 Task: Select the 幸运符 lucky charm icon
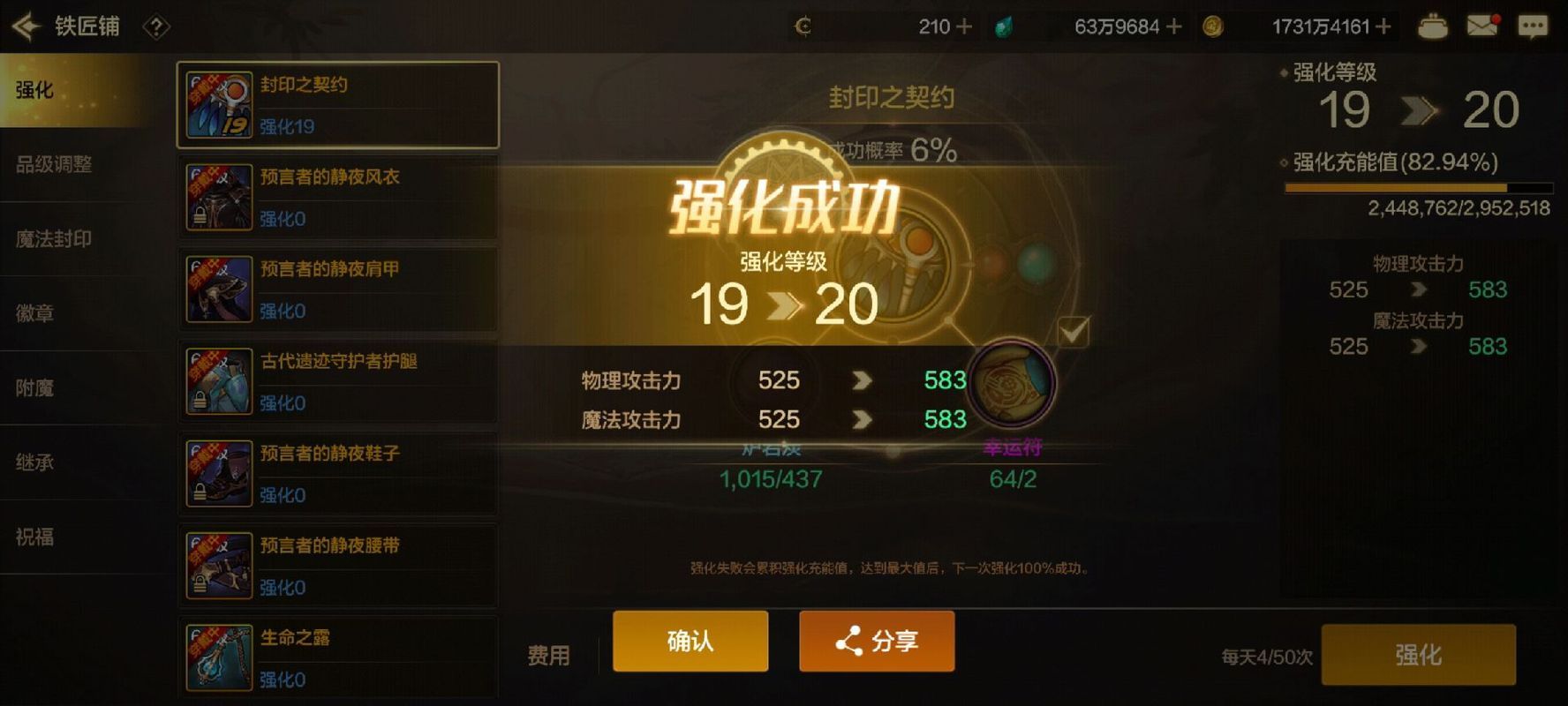1014,383
